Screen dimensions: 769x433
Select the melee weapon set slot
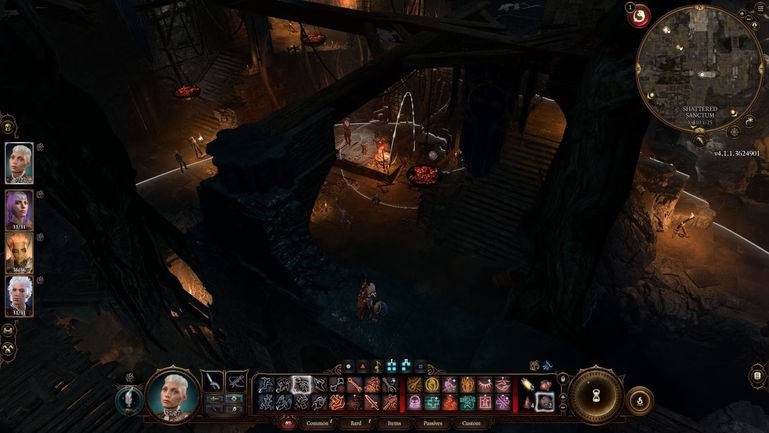215,381
